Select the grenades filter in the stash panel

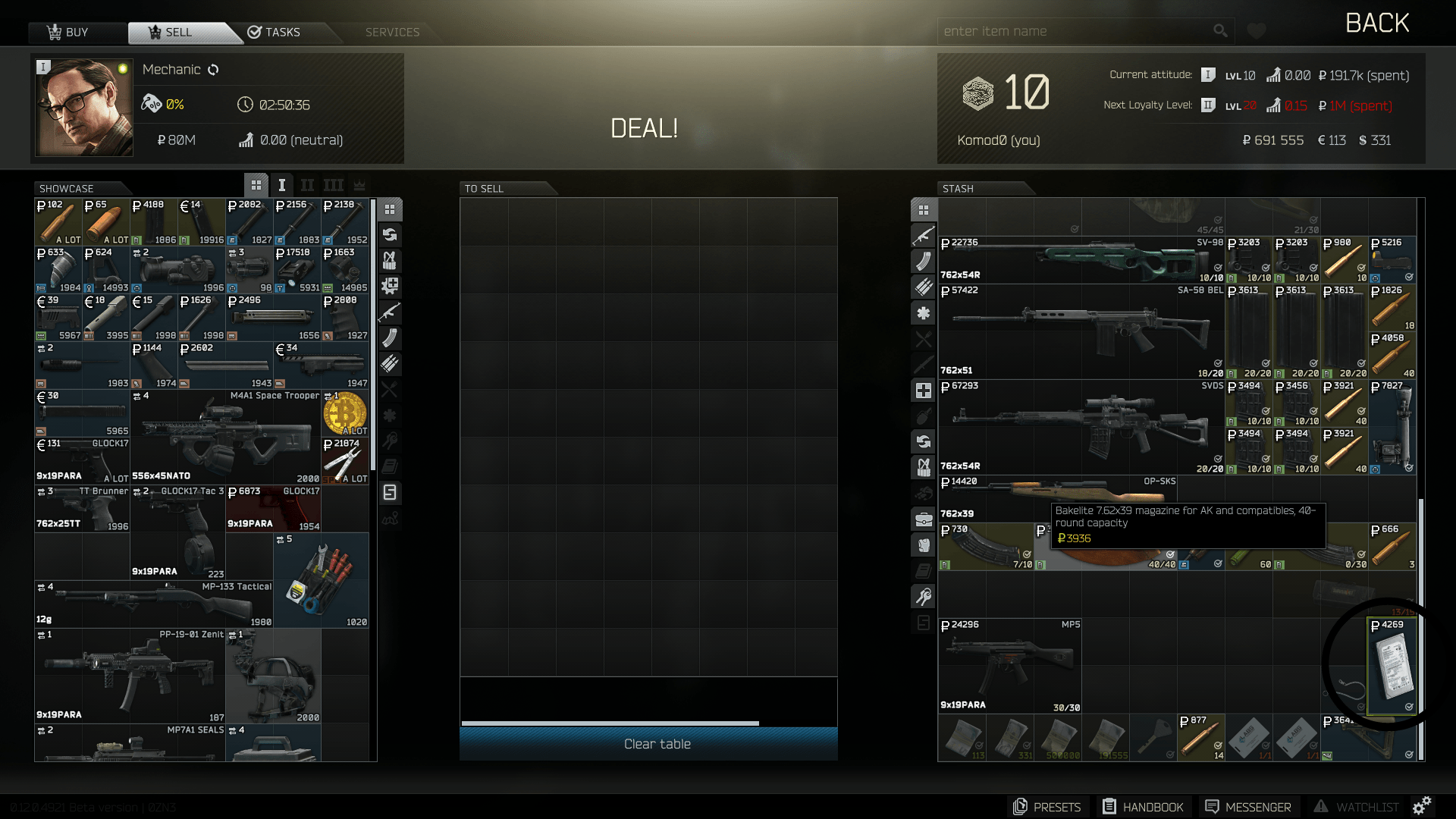[924, 416]
